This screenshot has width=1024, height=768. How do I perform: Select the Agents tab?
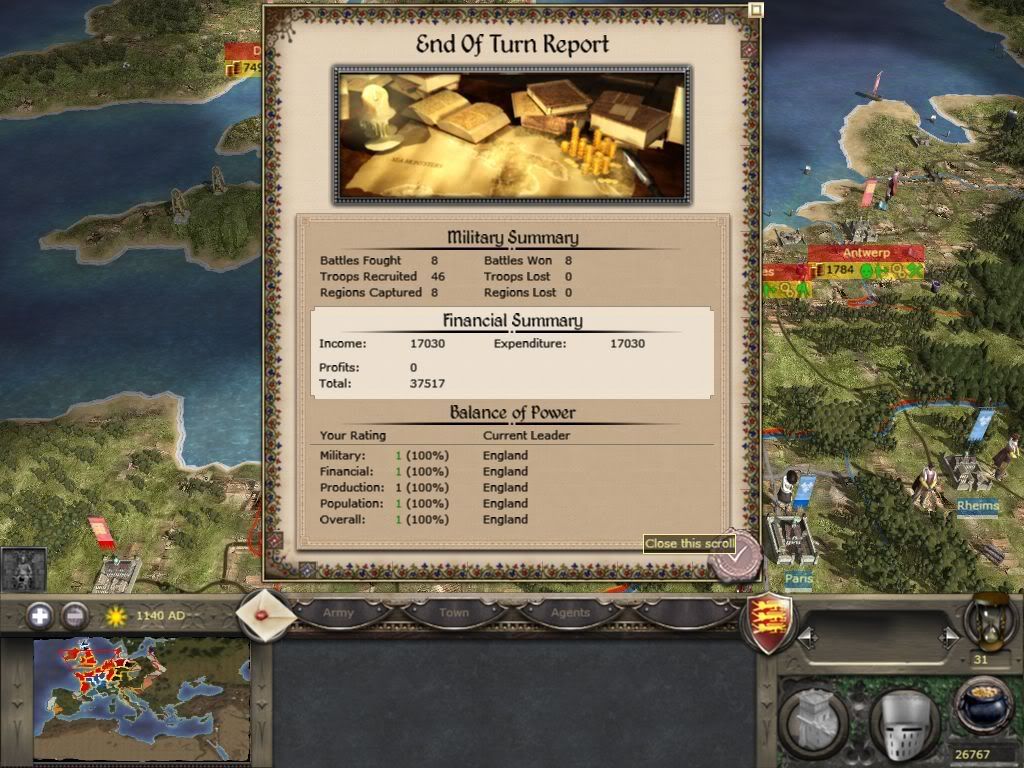point(570,613)
